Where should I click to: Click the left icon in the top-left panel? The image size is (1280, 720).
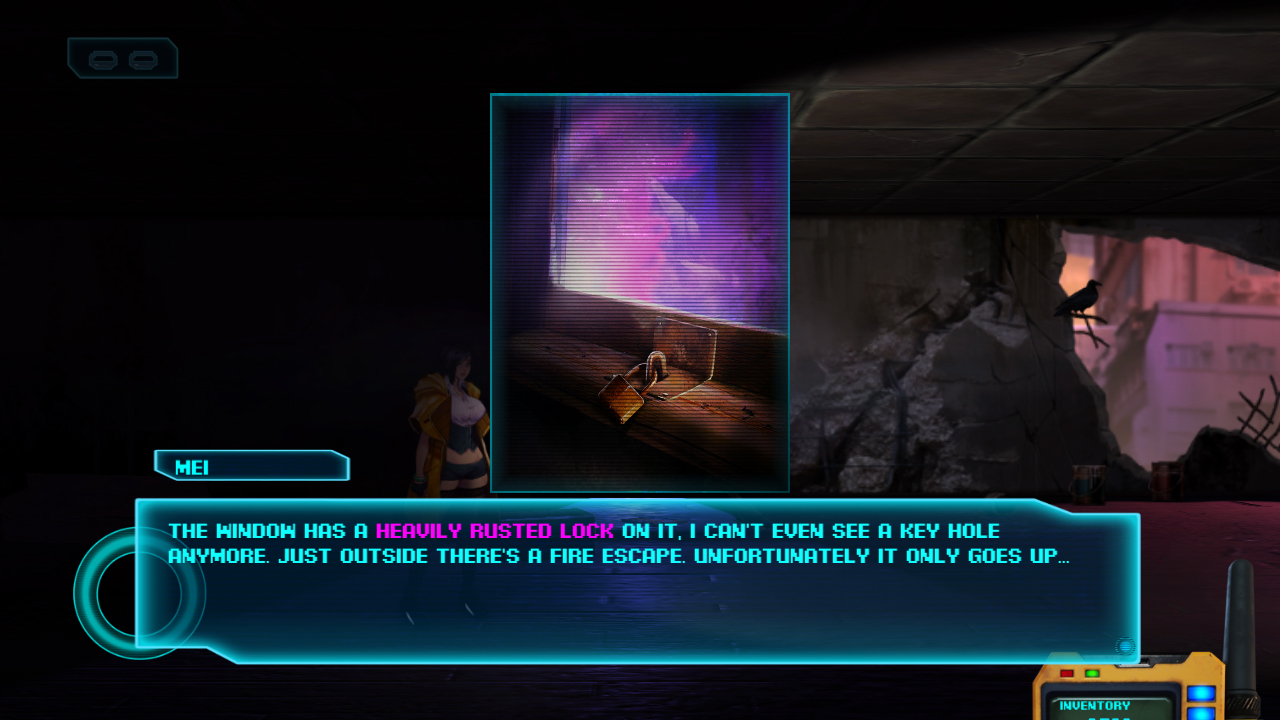coord(104,58)
